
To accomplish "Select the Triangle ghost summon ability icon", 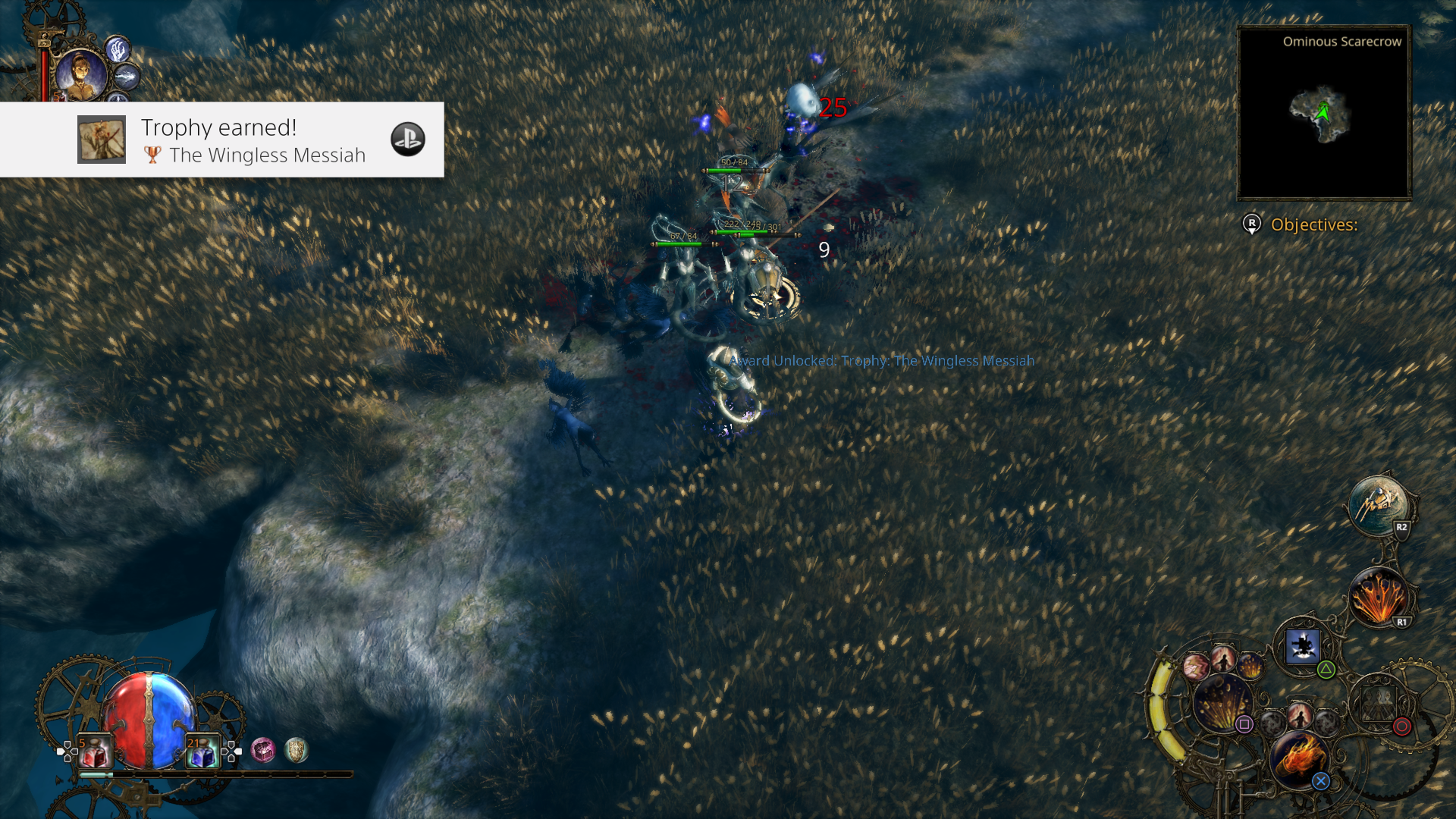I will (x=1303, y=646).
